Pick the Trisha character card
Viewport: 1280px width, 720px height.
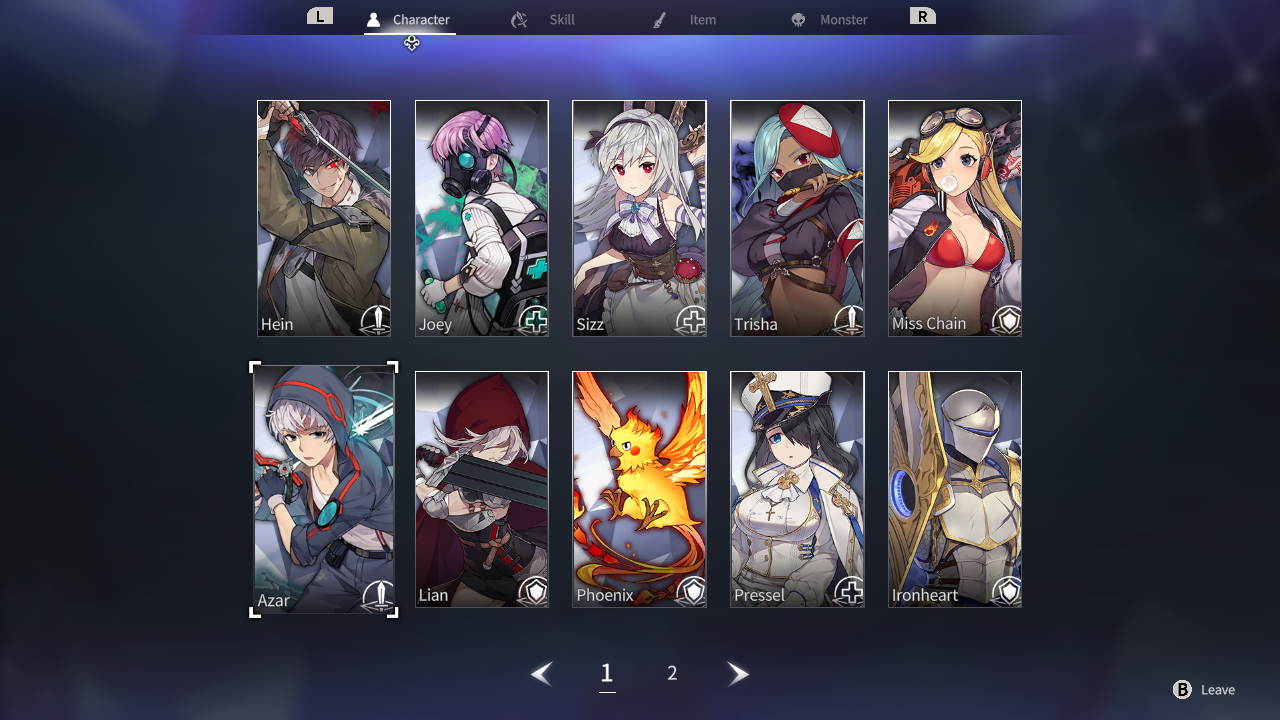[797, 218]
